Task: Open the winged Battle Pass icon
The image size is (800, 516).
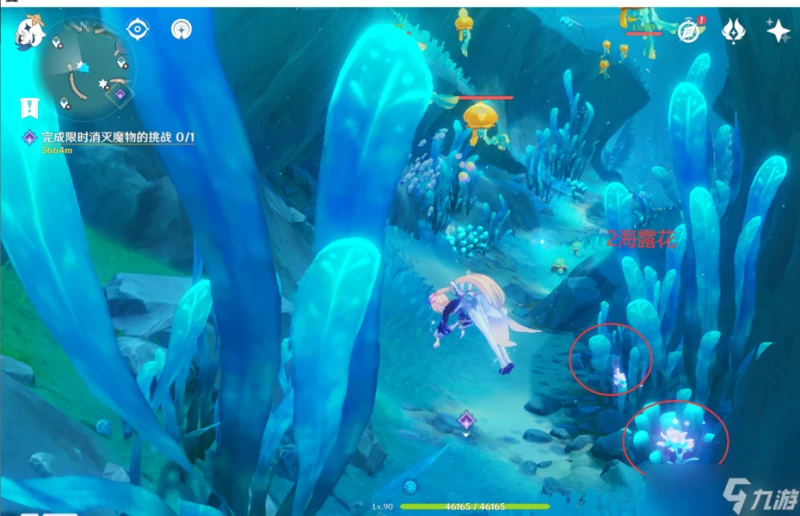Action: click(733, 31)
